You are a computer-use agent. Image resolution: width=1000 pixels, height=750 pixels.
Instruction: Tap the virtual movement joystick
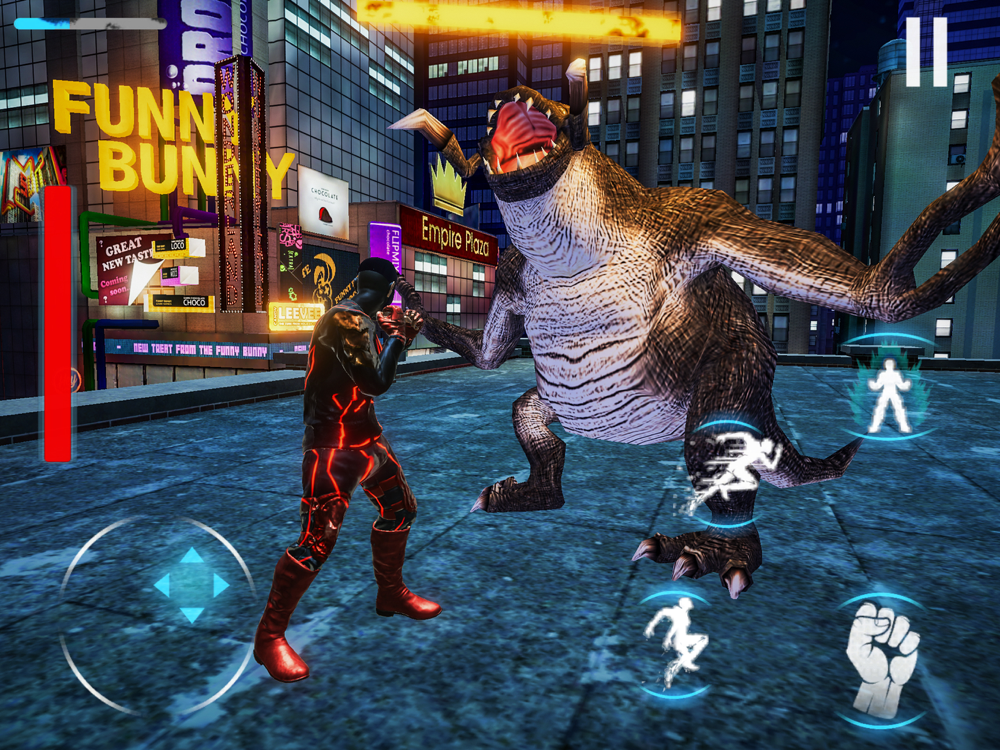pyautogui.click(x=191, y=586)
